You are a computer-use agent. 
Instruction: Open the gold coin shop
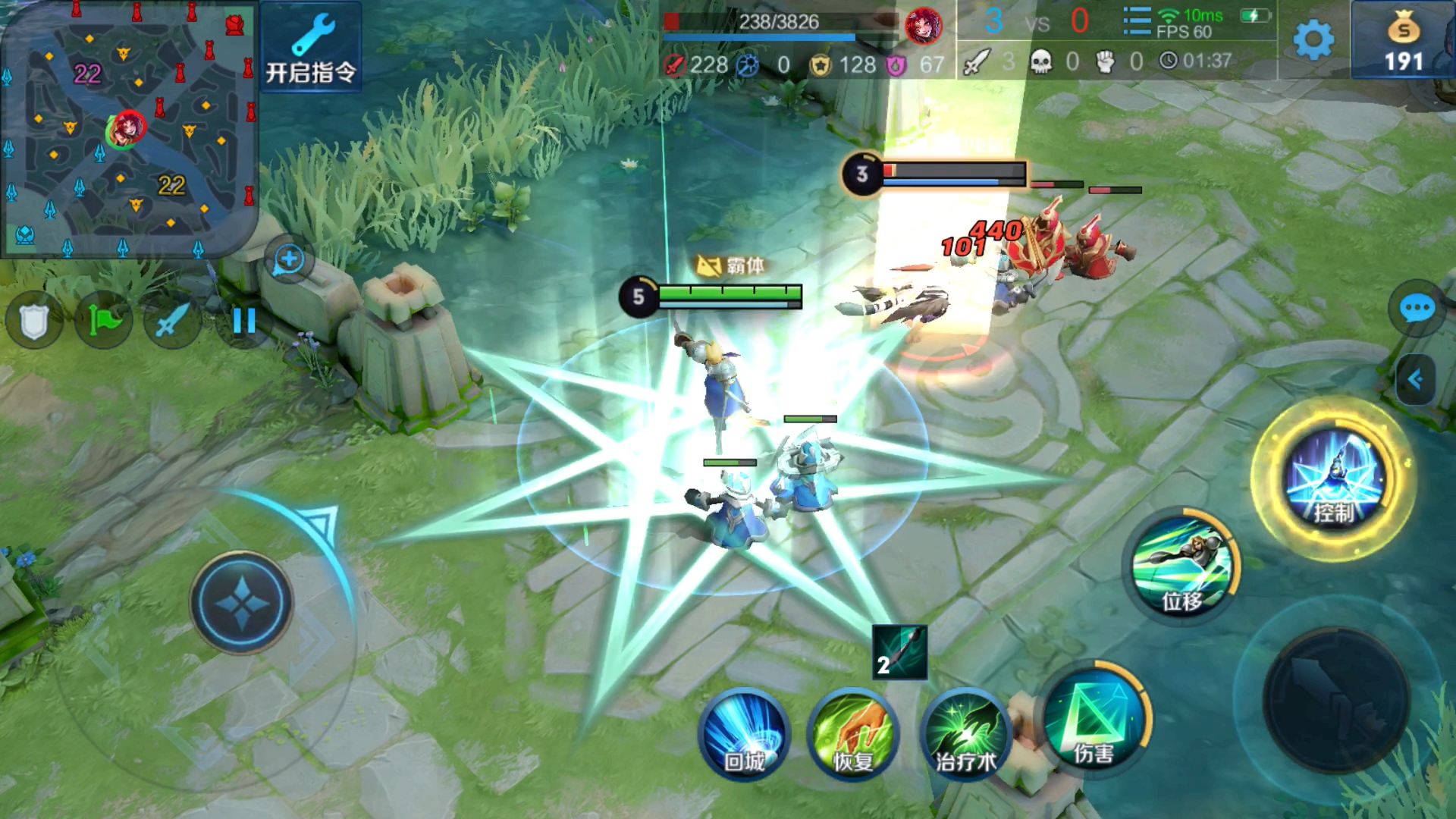(x=1403, y=42)
